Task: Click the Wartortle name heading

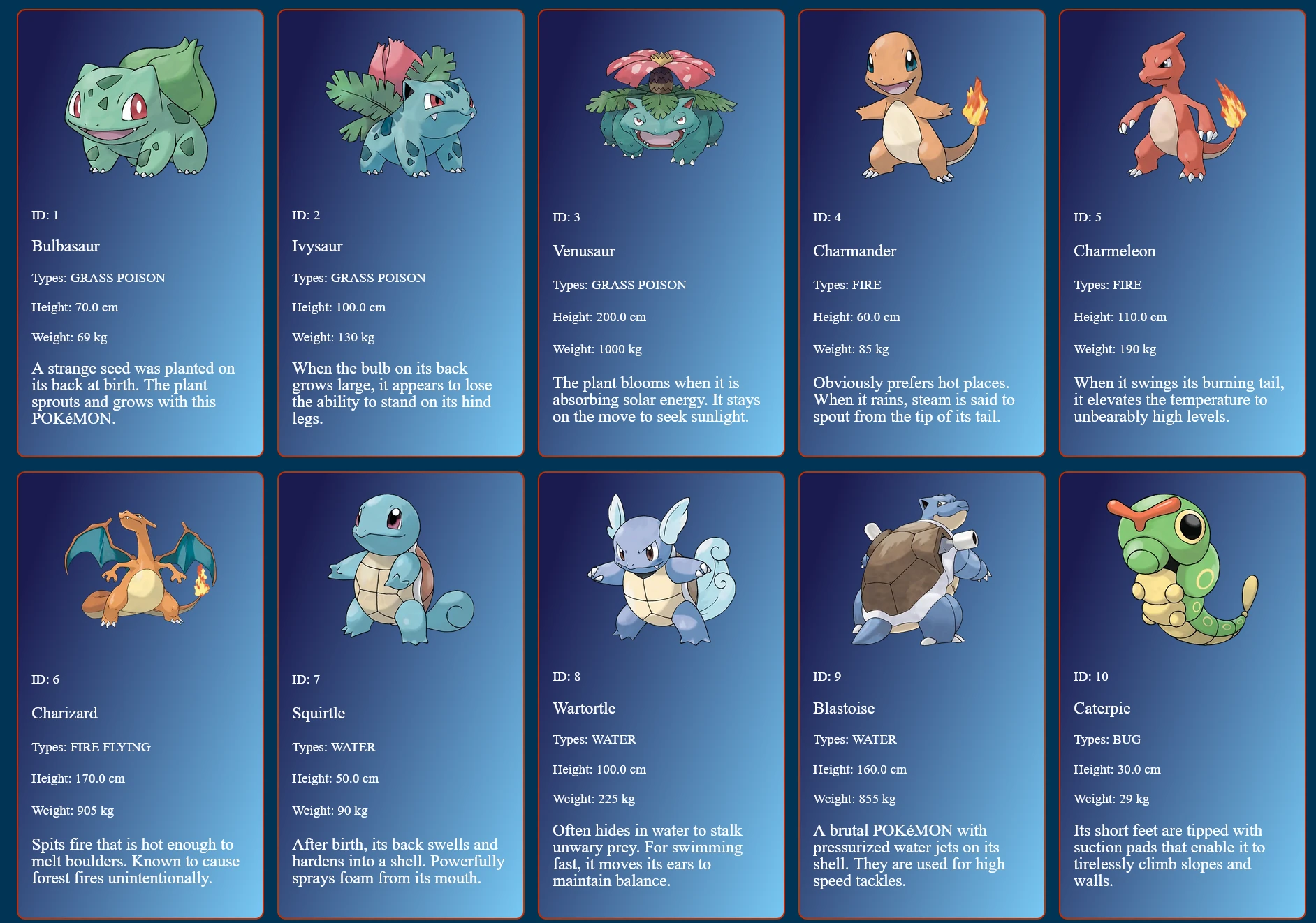Action: click(x=584, y=708)
